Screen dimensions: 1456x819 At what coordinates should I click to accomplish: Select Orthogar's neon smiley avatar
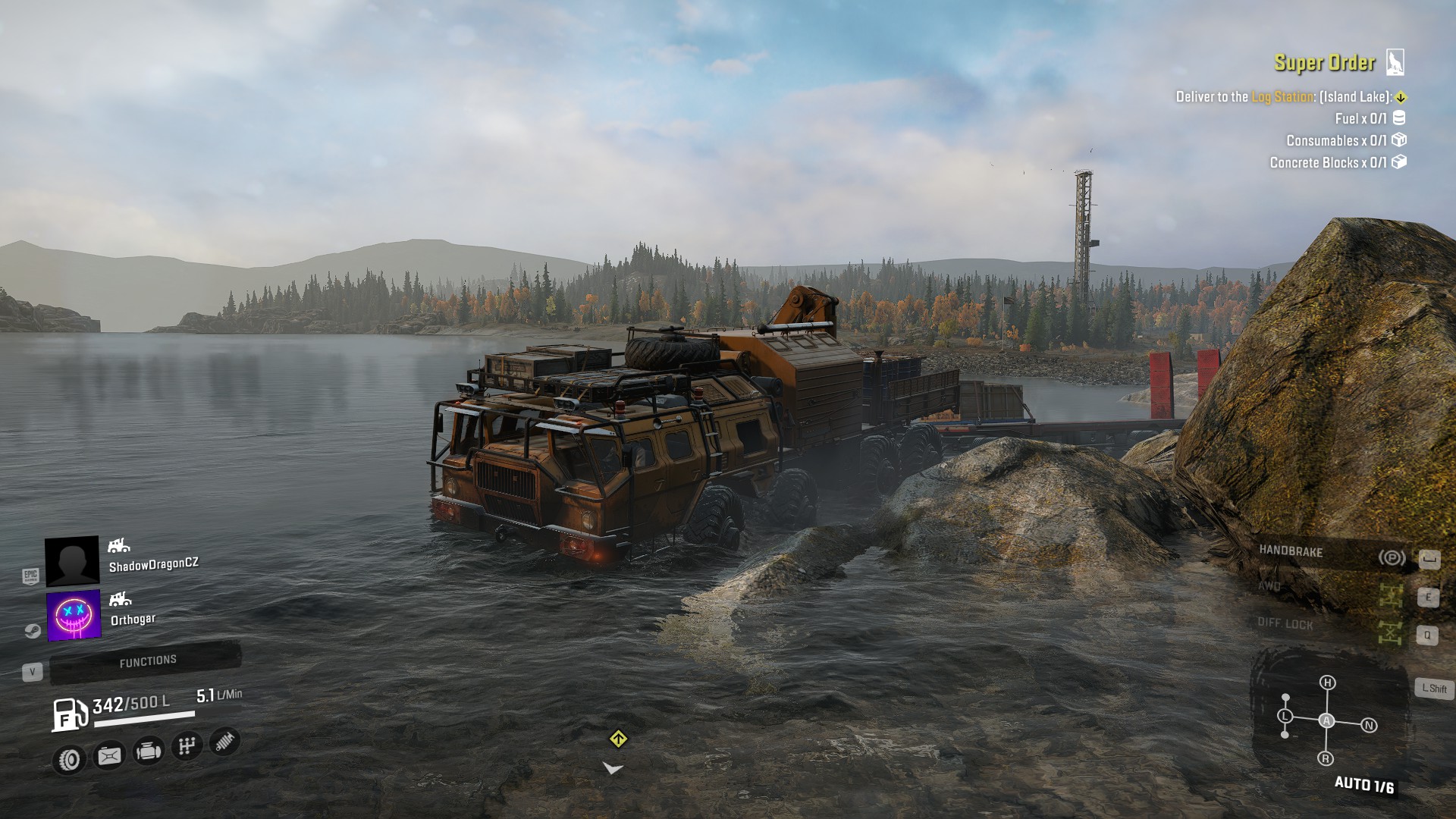(x=74, y=615)
